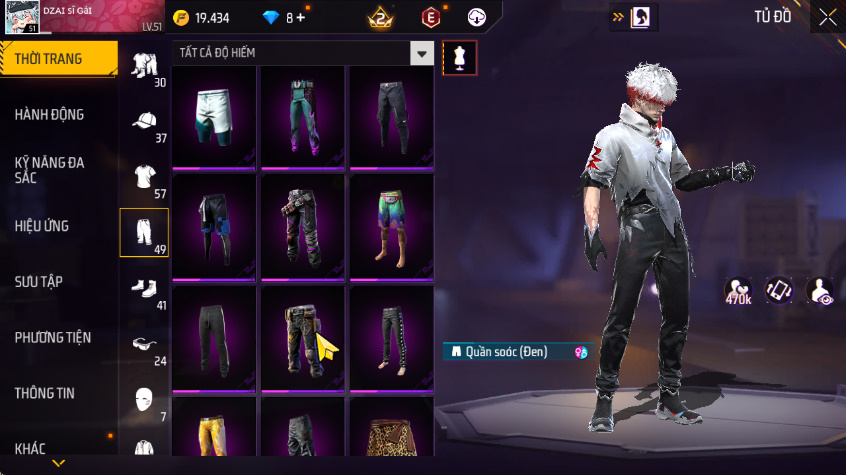Expand the Tất Cả Độ Hiếm rarity dropdown
Screen dimensions: 846x475
point(423,54)
